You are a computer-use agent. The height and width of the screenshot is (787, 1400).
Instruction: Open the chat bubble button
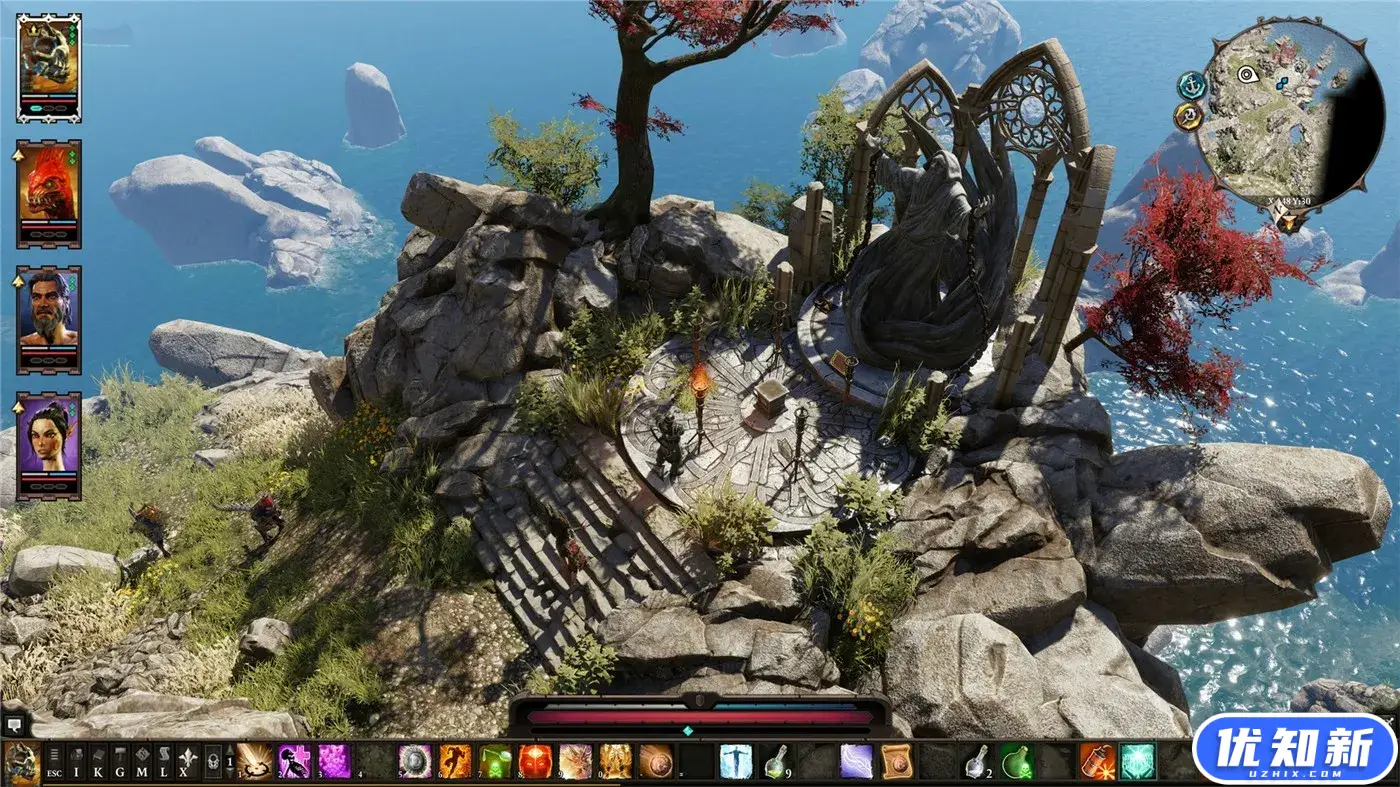pos(15,723)
